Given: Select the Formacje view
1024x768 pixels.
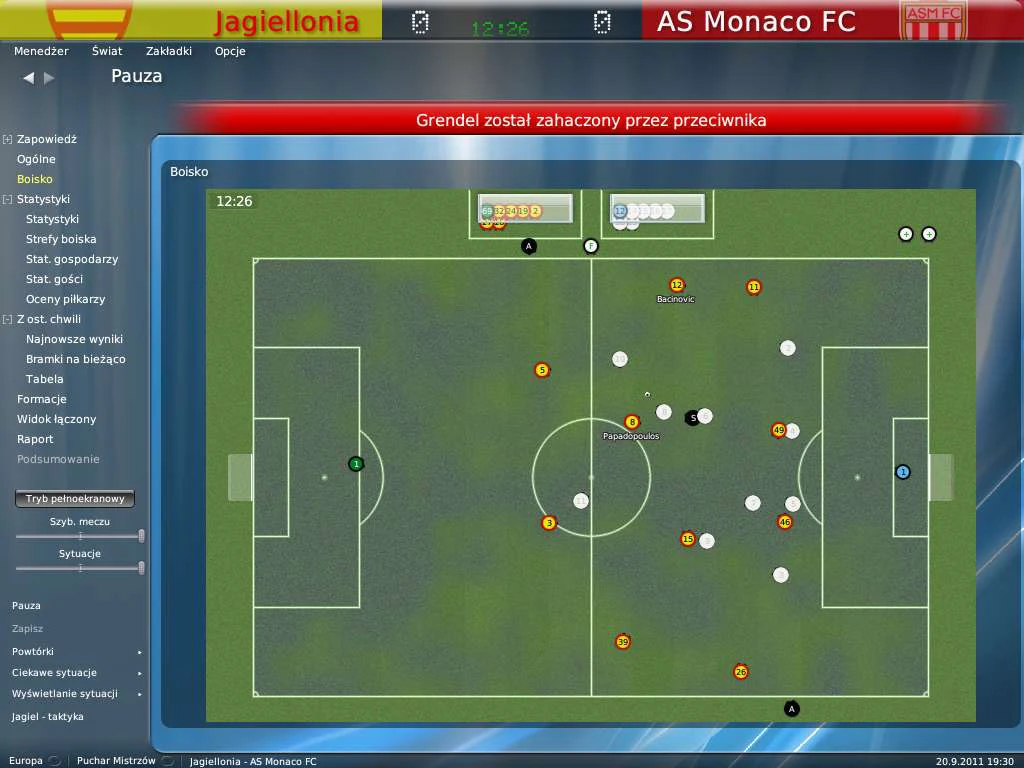Looking at the screenshot, I should (42, 399).
